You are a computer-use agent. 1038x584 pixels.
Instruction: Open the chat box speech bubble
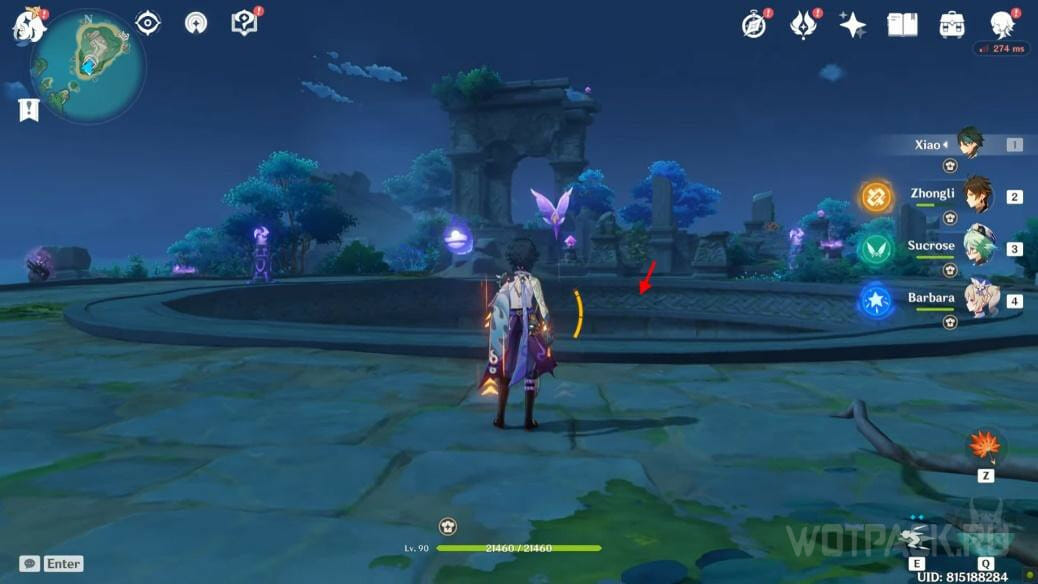(30, 564)
